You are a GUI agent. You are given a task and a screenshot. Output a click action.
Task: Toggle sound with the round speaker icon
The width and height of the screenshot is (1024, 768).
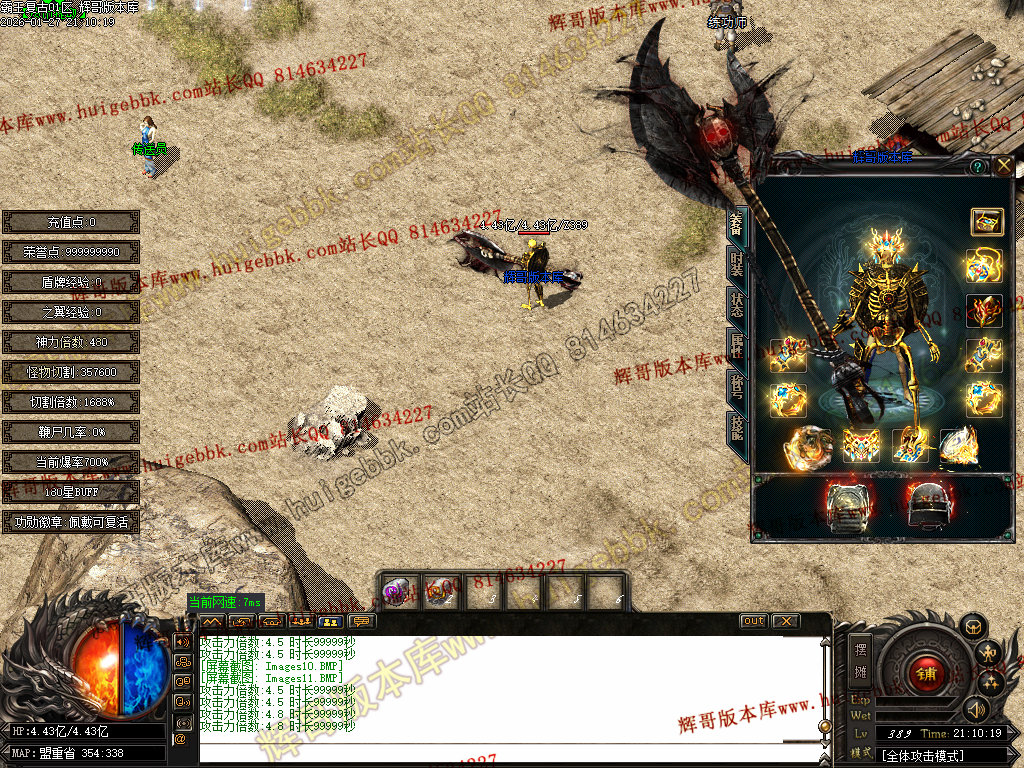[x=975, y=709]
